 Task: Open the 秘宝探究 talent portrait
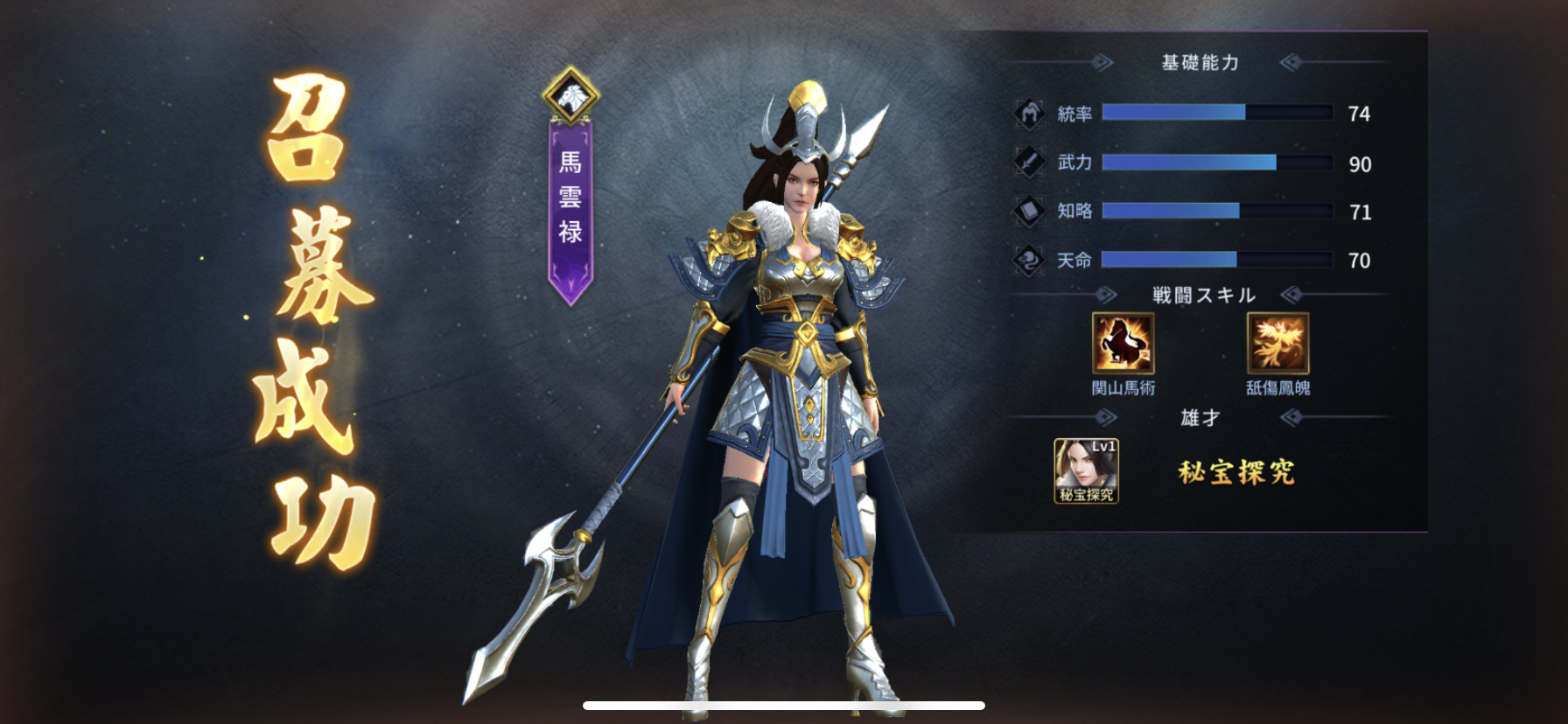click(1086, 470)
